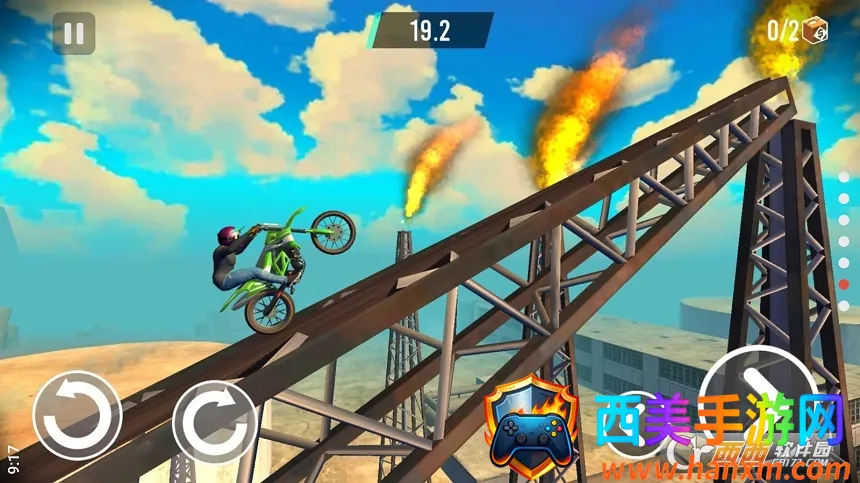This screenshot has height=483, width=860.
Task: Pause the game
Action: pos(73,34)
